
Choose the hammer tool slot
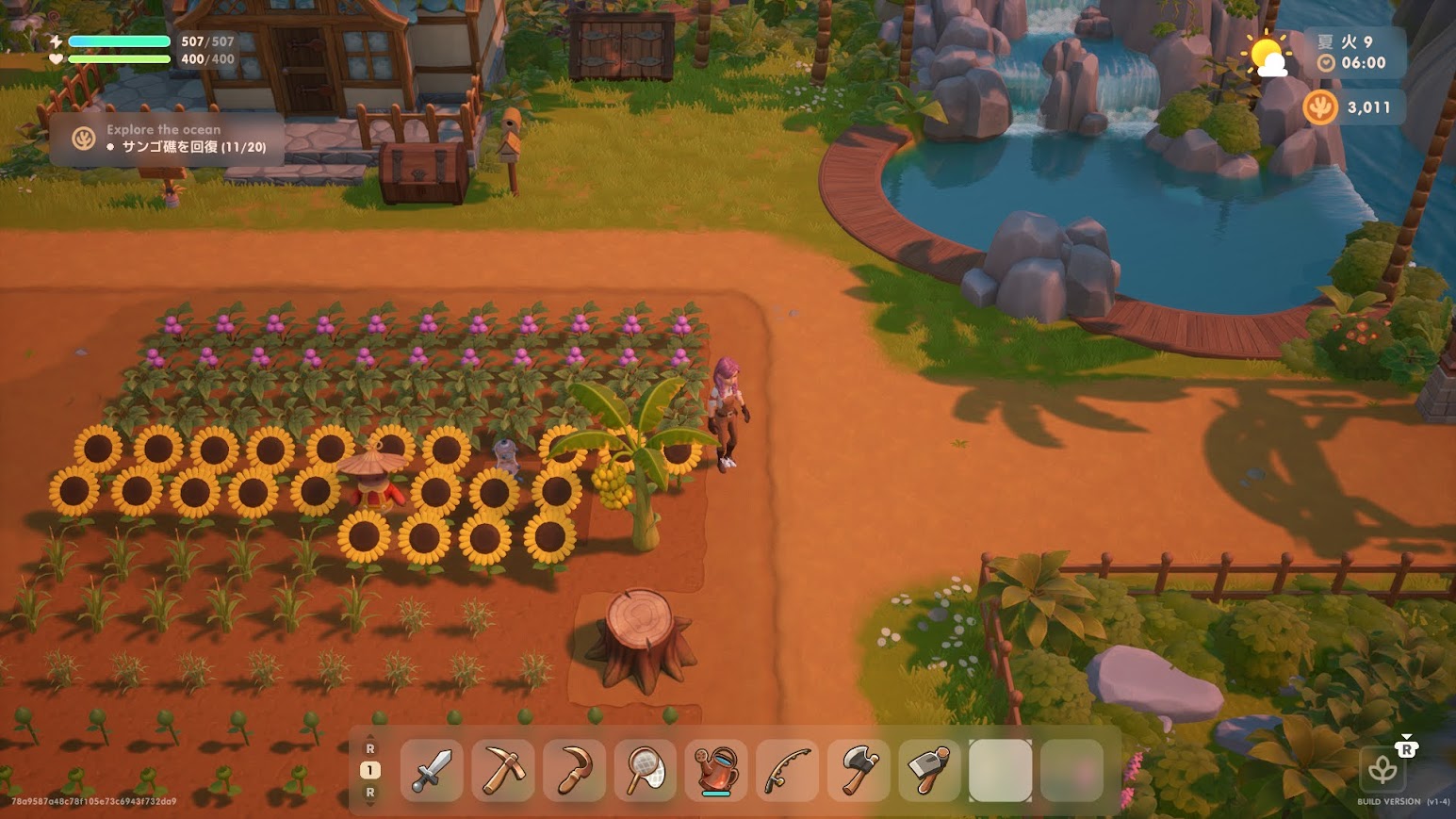[x=930, y=770]
